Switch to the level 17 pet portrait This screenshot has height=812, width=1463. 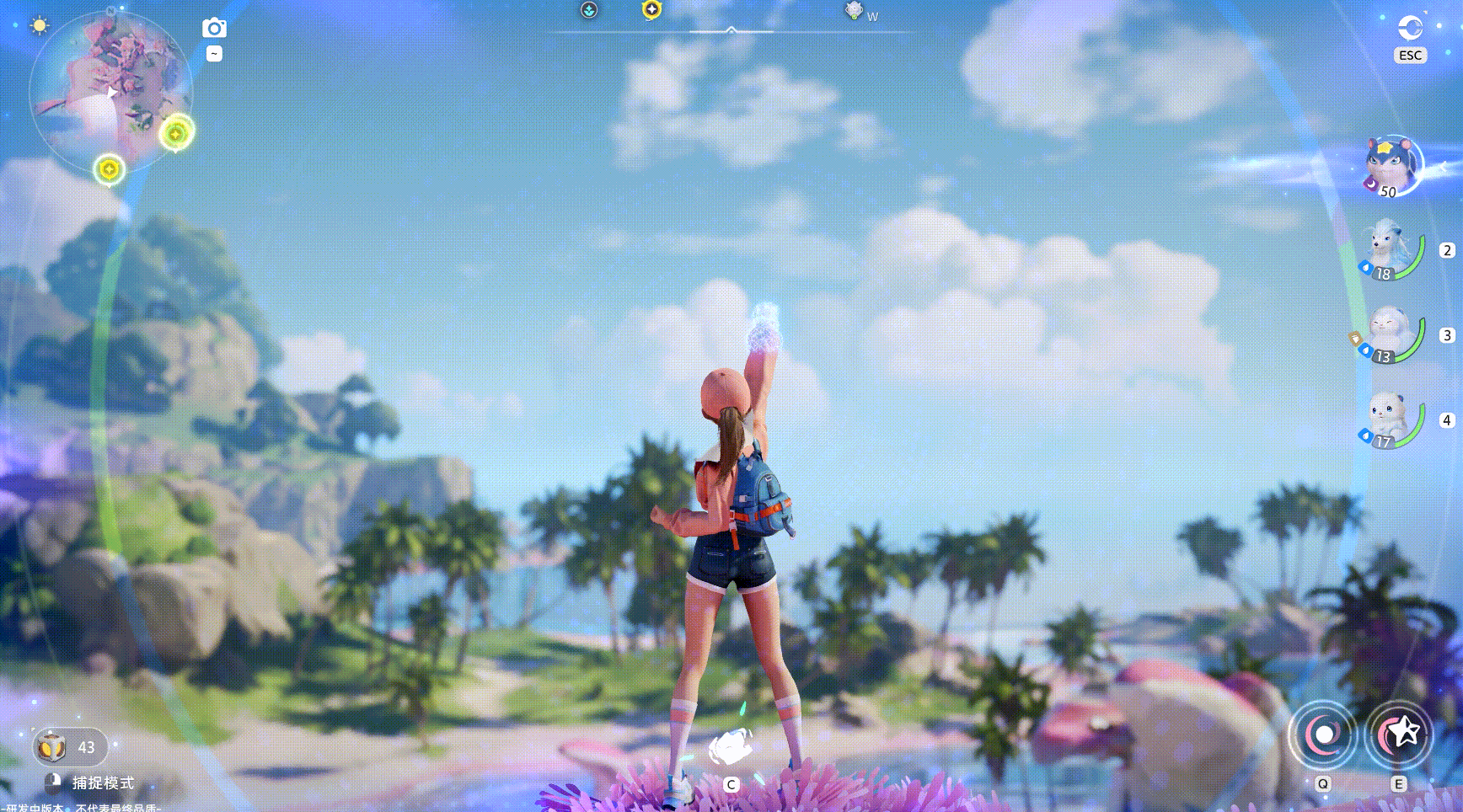1389,418
